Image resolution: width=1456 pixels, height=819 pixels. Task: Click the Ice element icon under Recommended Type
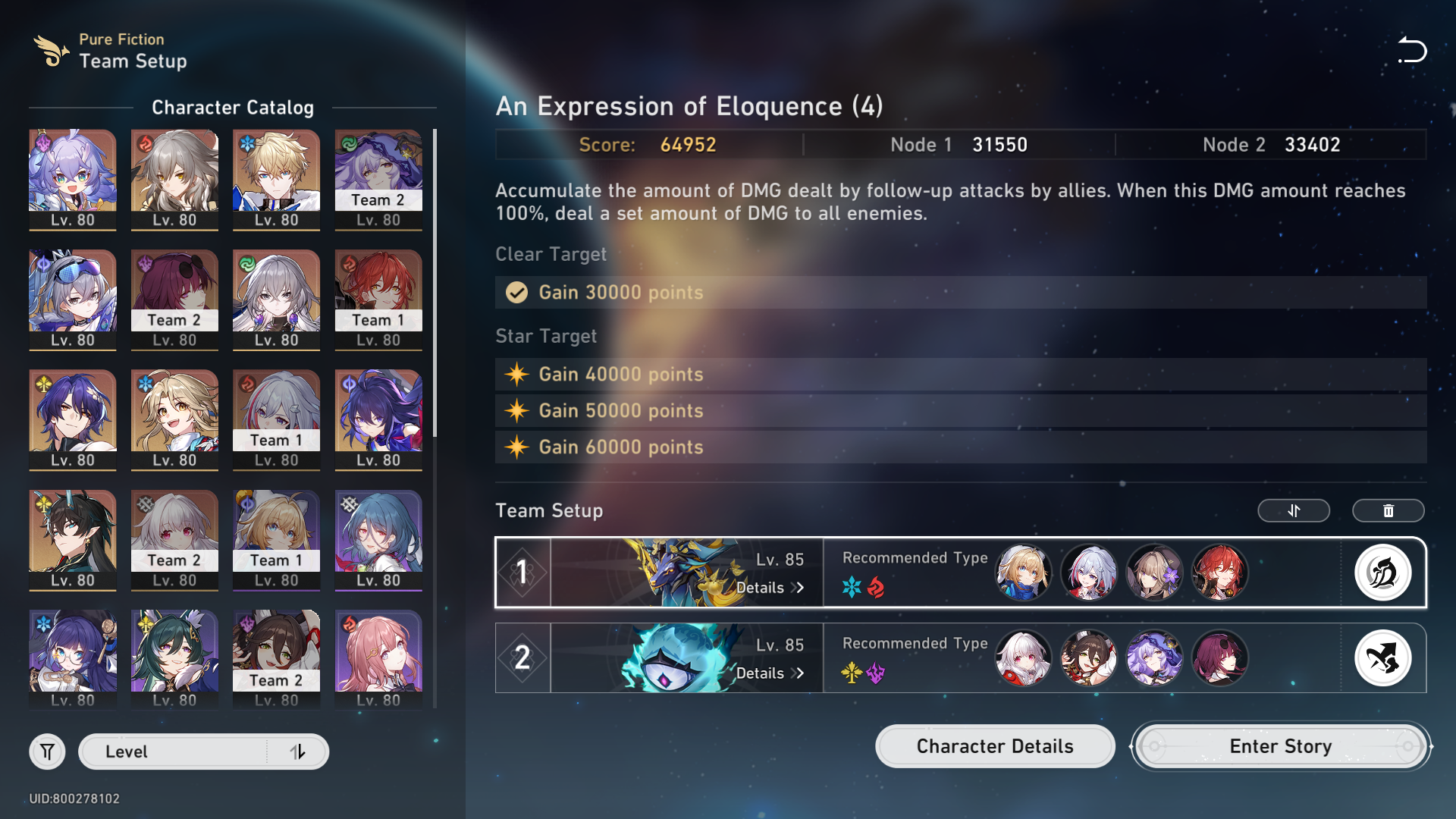[x=852, y=586]
